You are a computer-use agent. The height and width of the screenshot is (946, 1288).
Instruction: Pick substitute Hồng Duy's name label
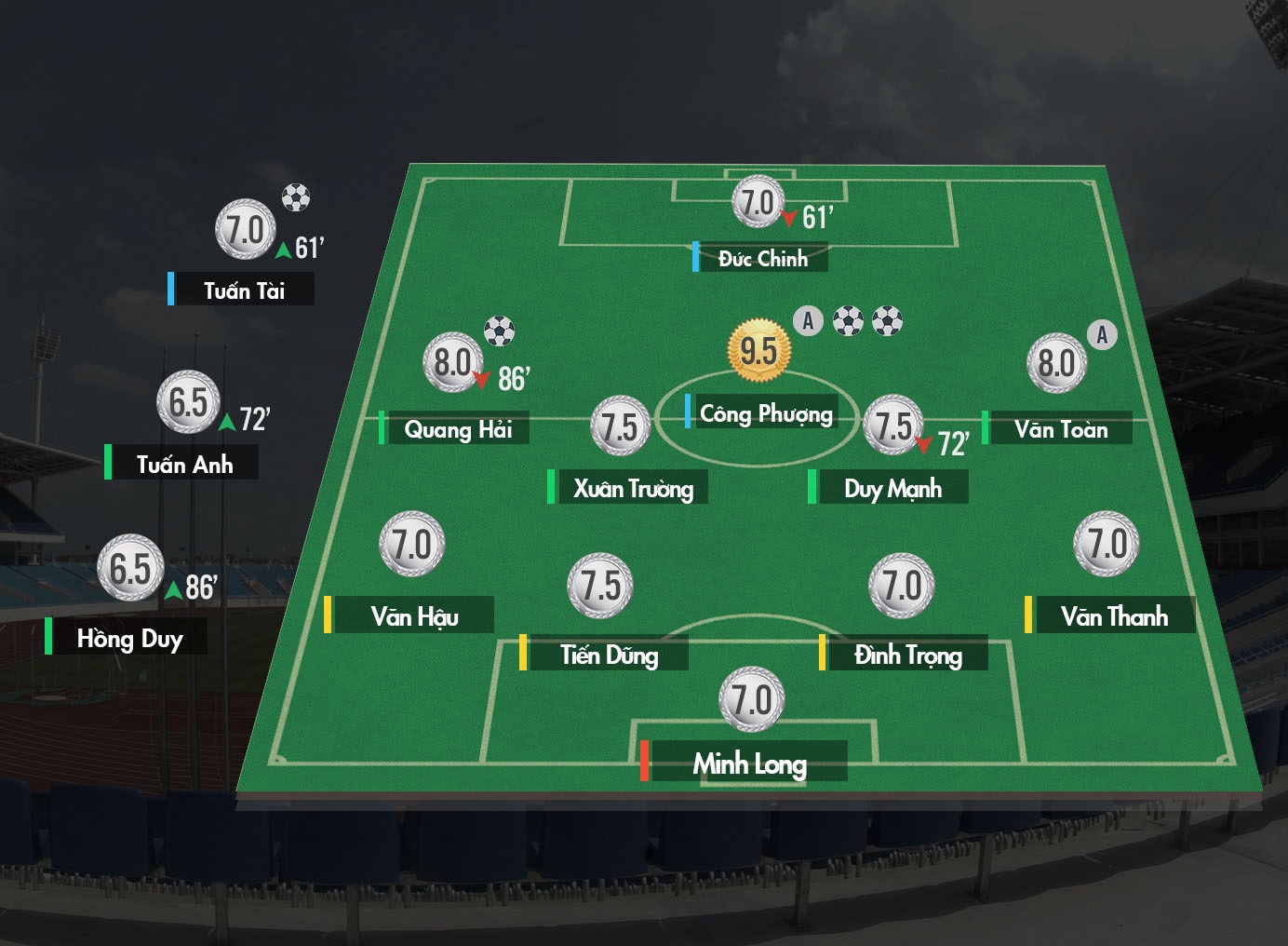[x=129, y=638]
